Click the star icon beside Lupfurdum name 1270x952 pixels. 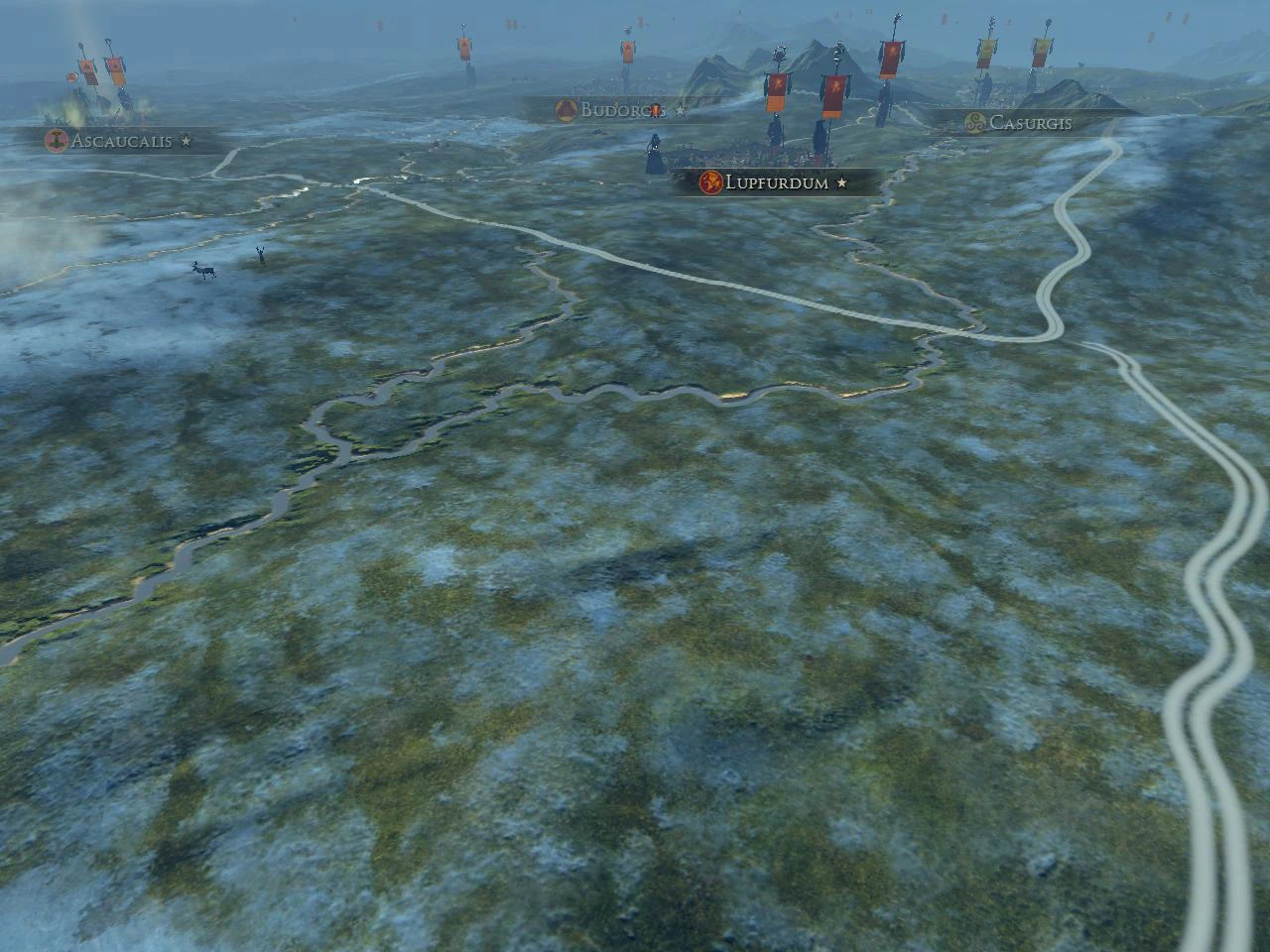[840, 183]
